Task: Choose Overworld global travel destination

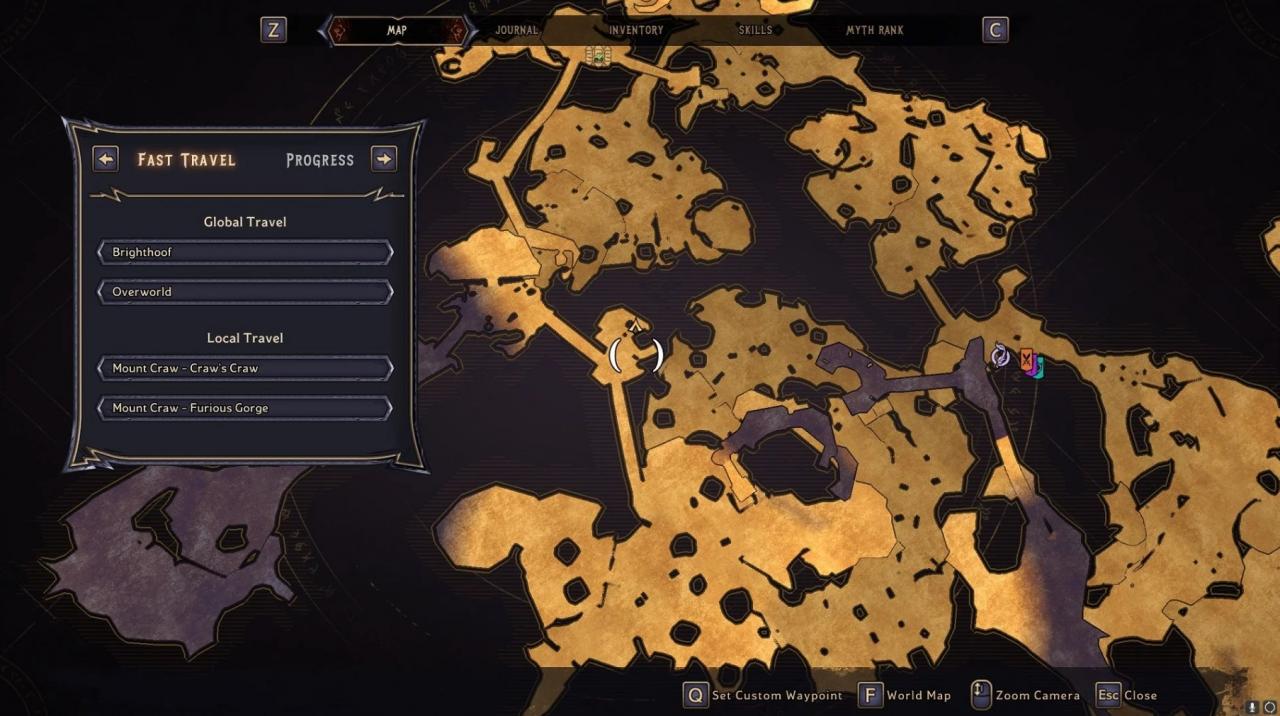Action: pyautogui.click(x=245, y=292)
